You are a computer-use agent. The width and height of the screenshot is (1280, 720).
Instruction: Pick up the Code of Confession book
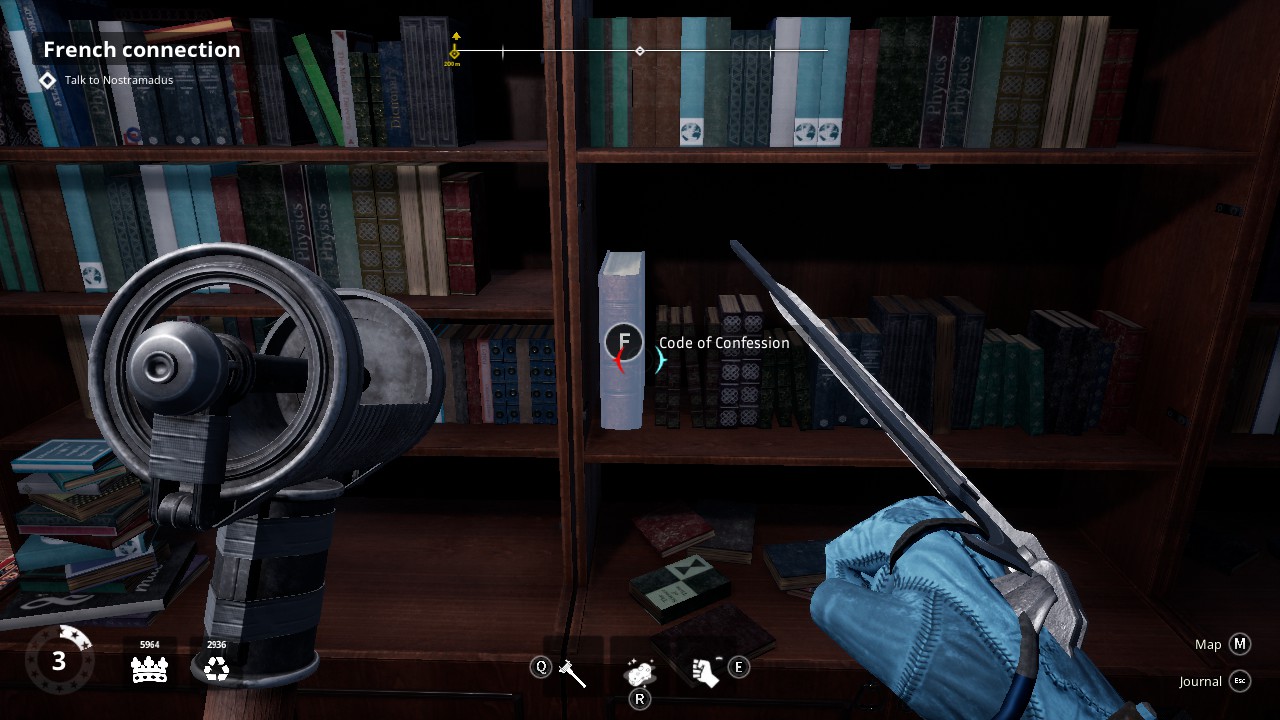click(623, 342)
